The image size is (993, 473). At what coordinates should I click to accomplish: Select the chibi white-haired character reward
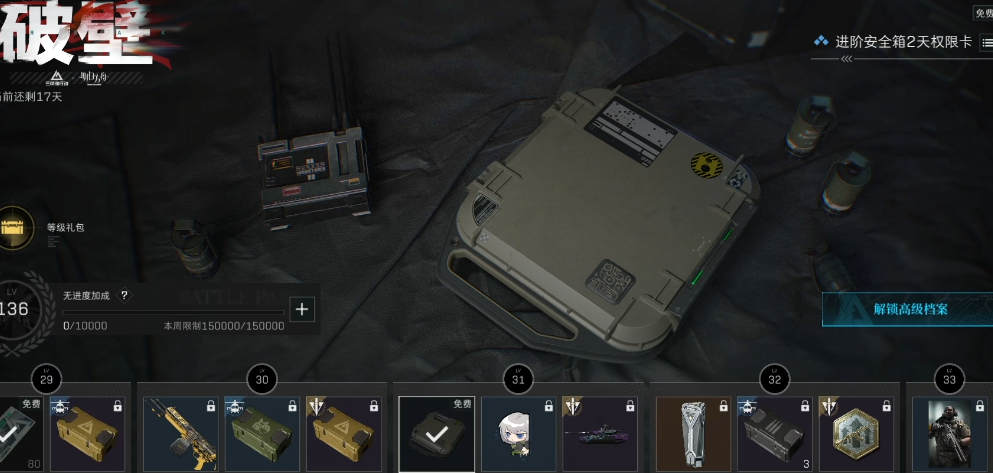(518, 434)
